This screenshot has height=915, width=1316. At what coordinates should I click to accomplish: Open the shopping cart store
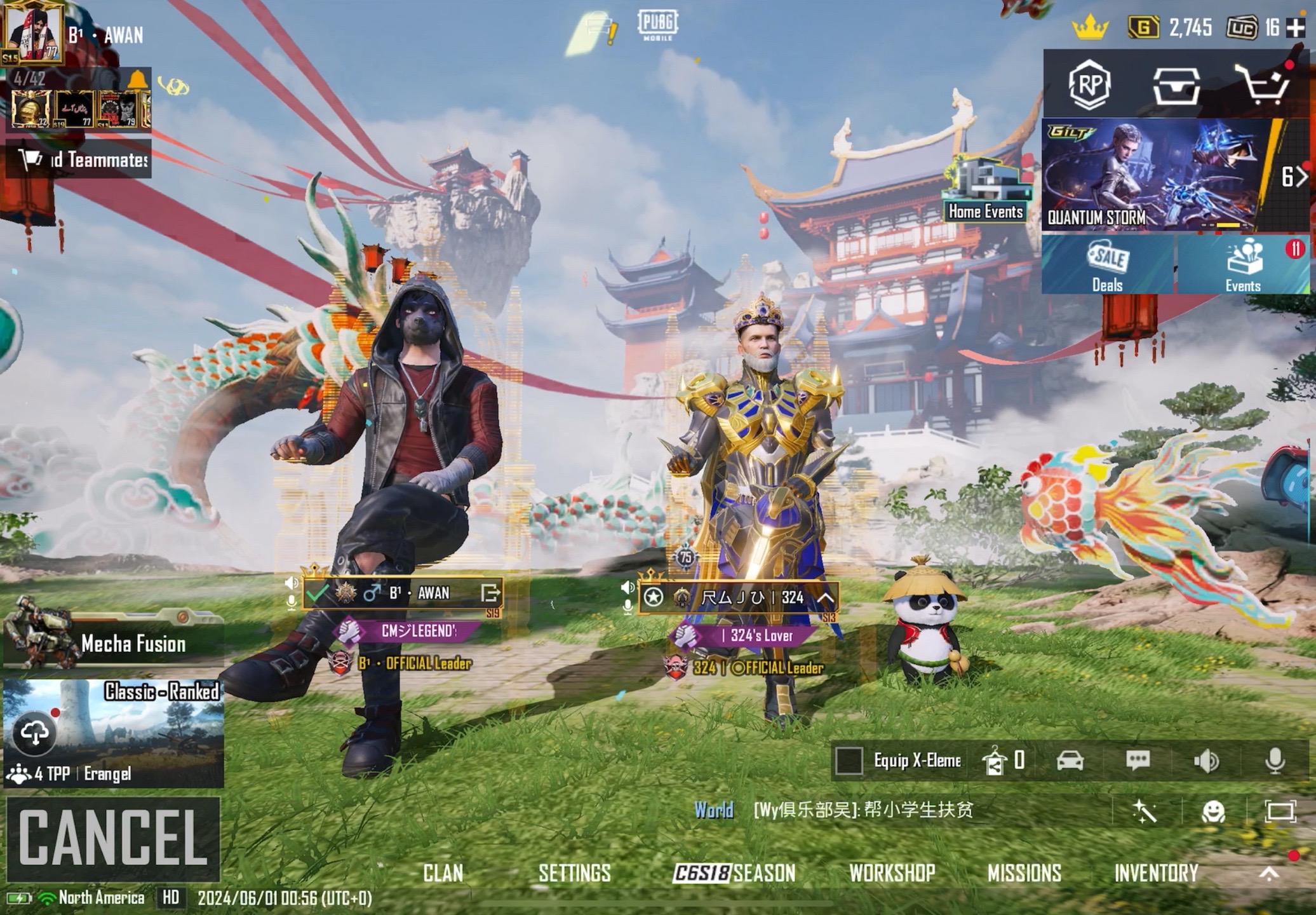(1265, 85)
